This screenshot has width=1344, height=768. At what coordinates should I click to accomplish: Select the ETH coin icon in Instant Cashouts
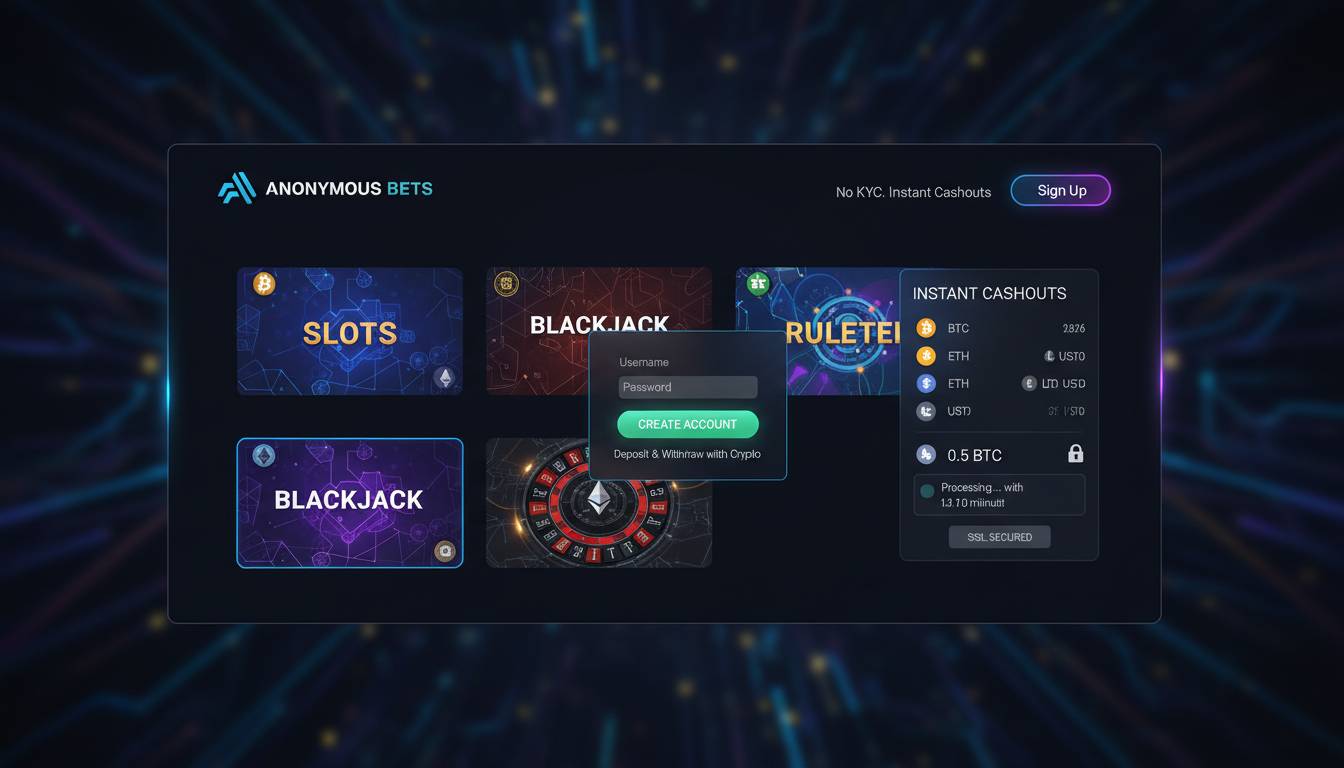click(926, 355)
